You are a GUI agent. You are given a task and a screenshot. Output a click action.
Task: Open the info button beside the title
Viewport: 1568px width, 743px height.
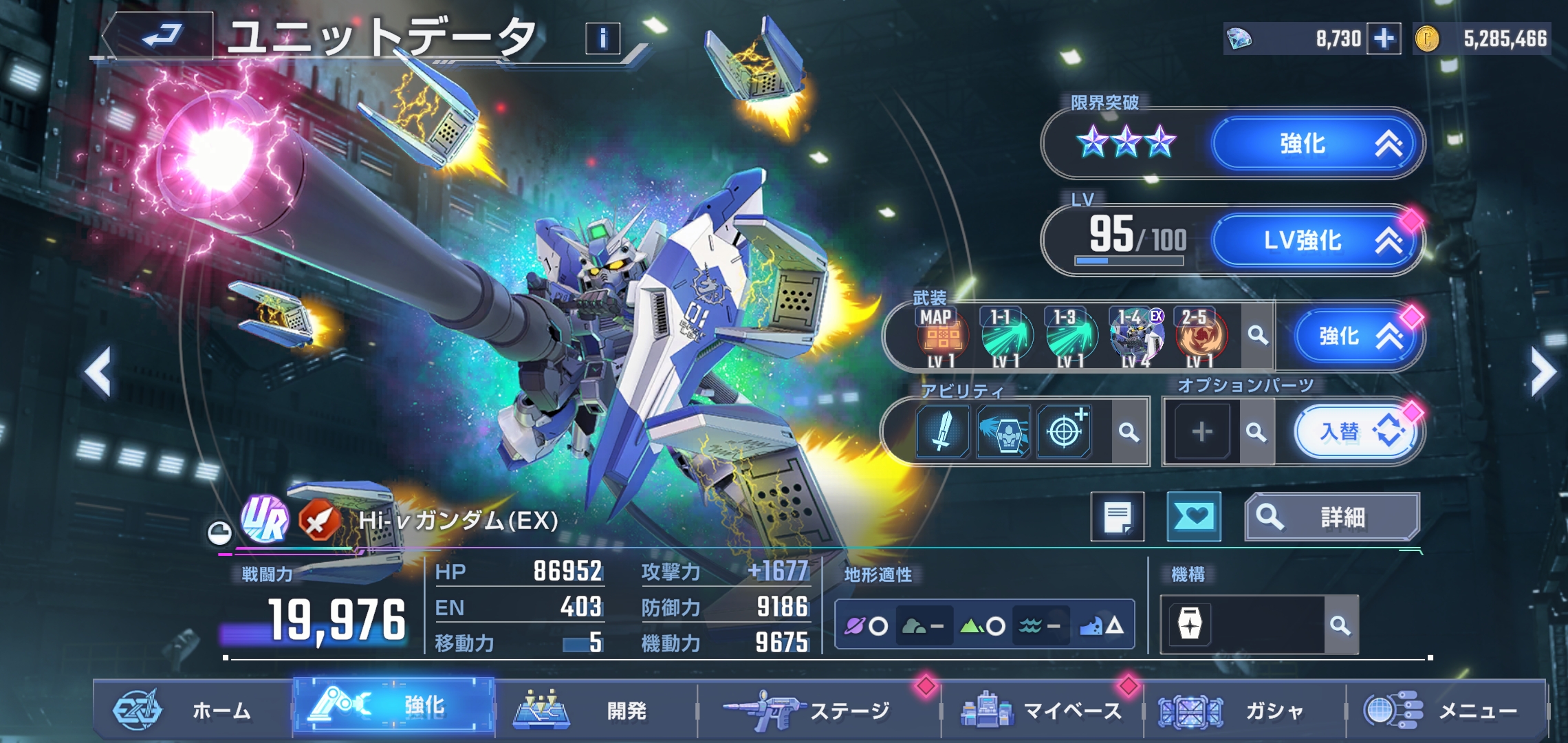[x=602, y=39]
